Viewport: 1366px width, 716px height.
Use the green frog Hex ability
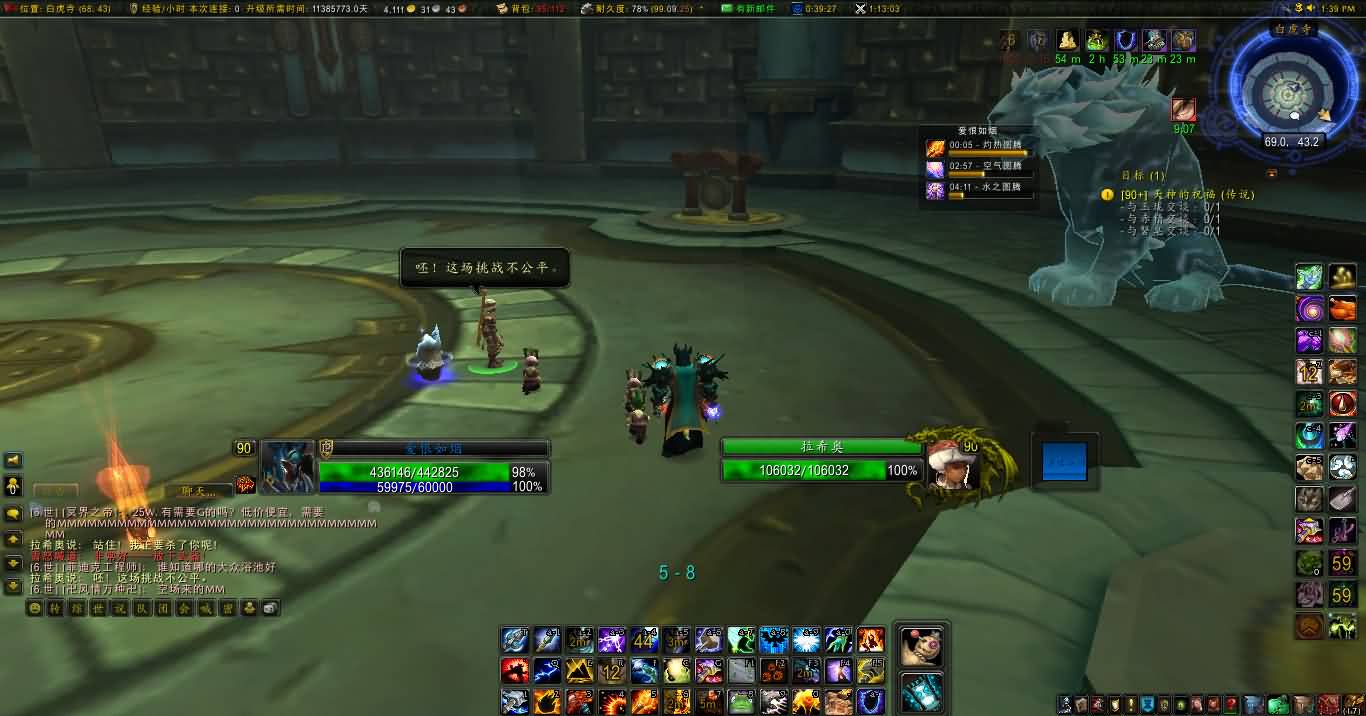[x=741, y=702]
